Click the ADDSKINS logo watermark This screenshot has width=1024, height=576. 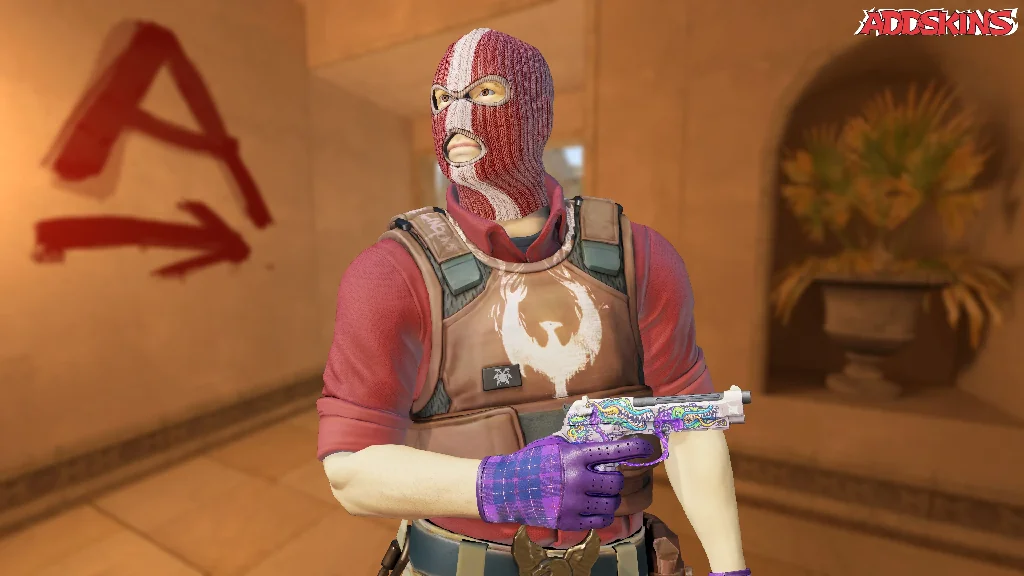(936, 22)
